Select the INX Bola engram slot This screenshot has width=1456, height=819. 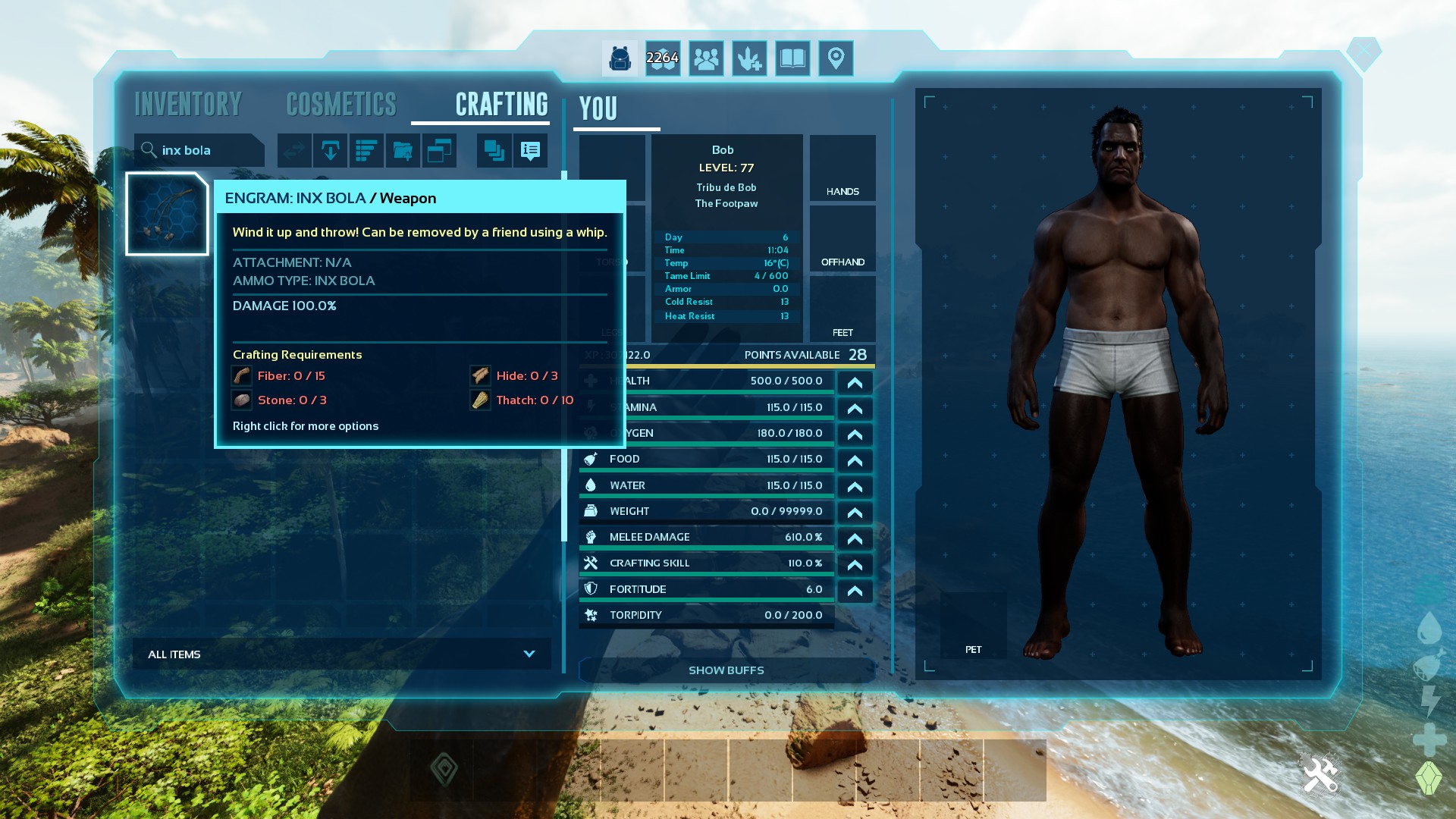click(167, 214)
